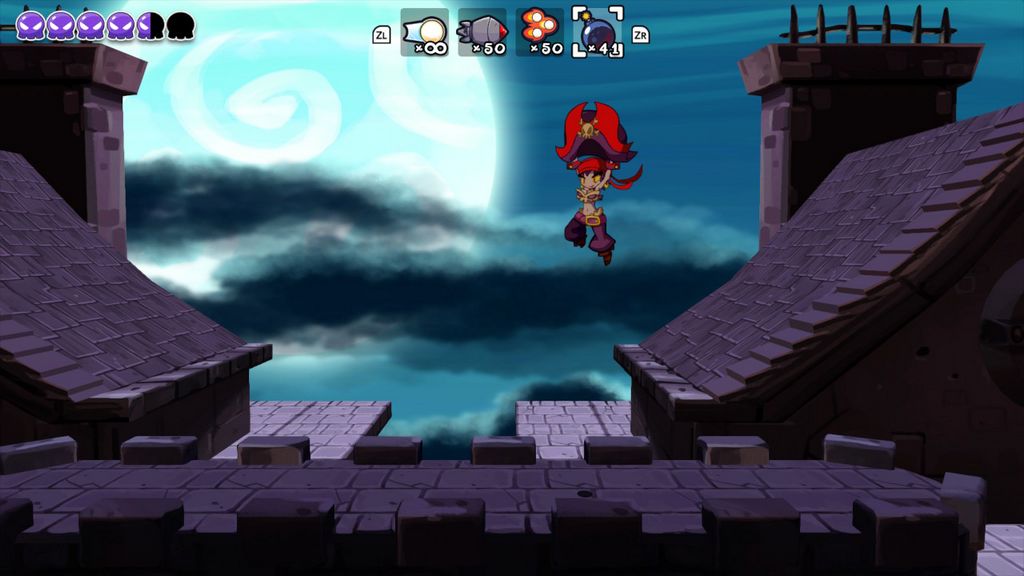This screenshot has width=1024, height=576.
Task: Switch to the triple fireball spread shot
Action: [540, 33]
